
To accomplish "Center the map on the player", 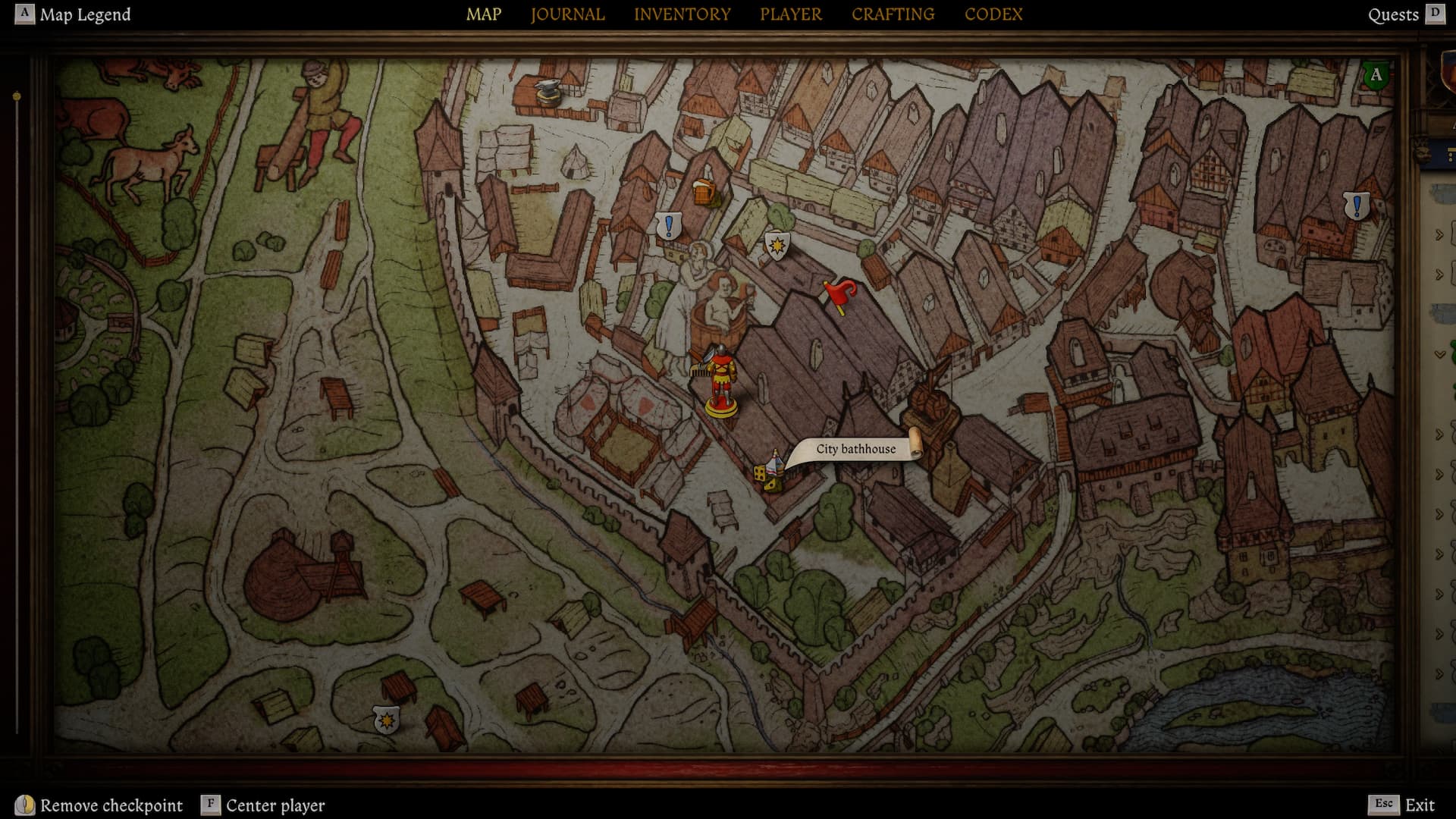I will tap(263, 805).
